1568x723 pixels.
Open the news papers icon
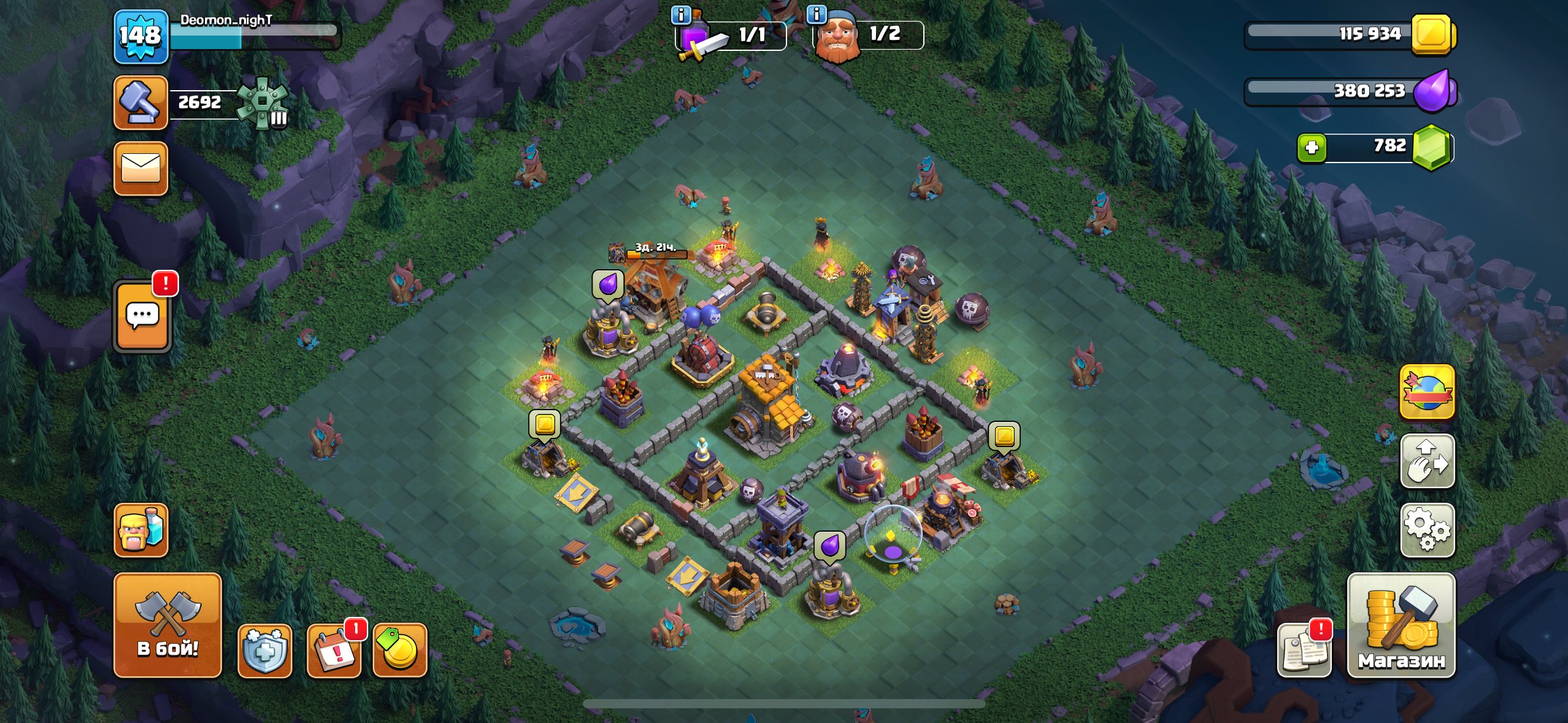(1304, 651)
